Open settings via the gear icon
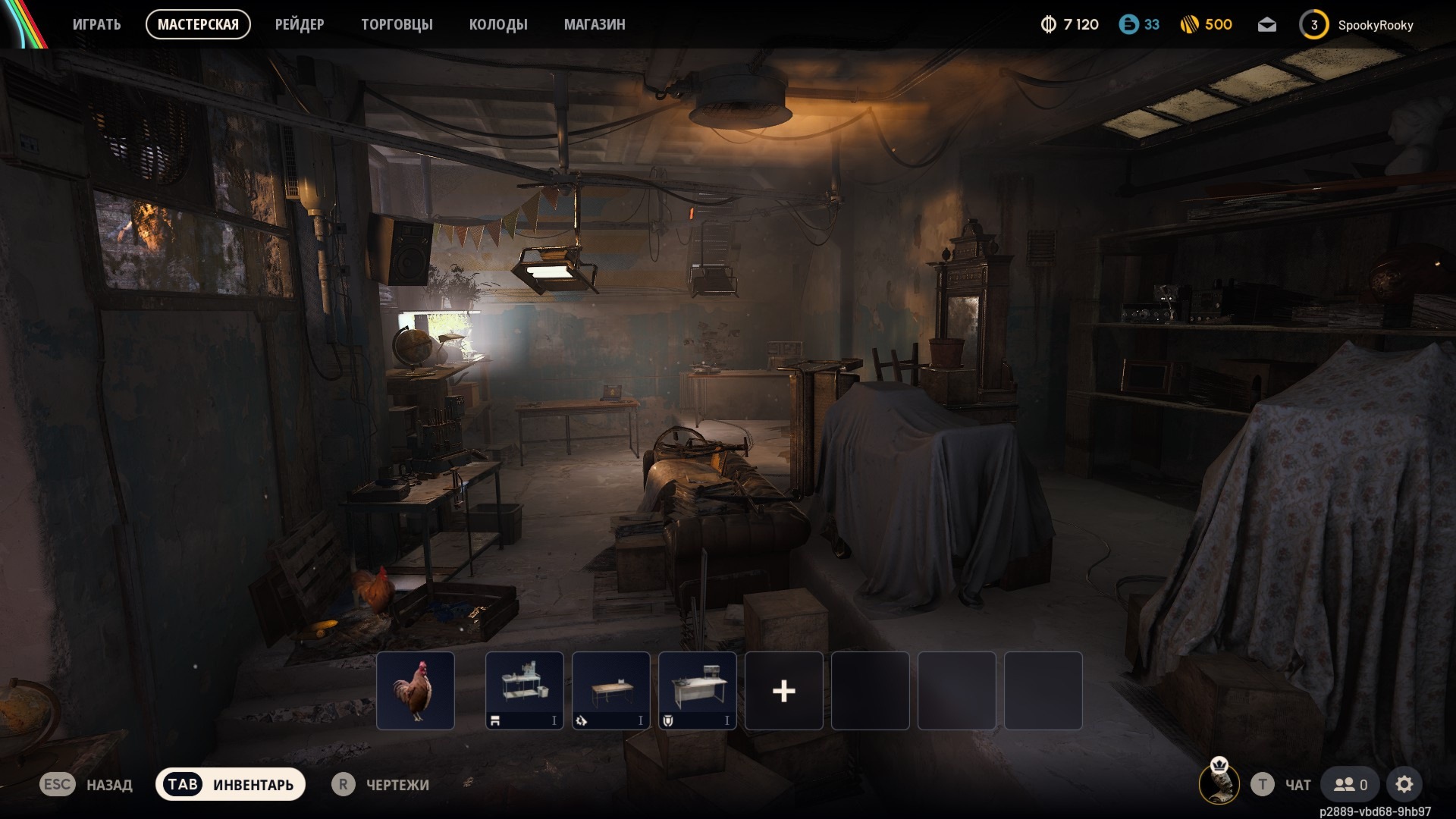 (x=1404, y=785)
